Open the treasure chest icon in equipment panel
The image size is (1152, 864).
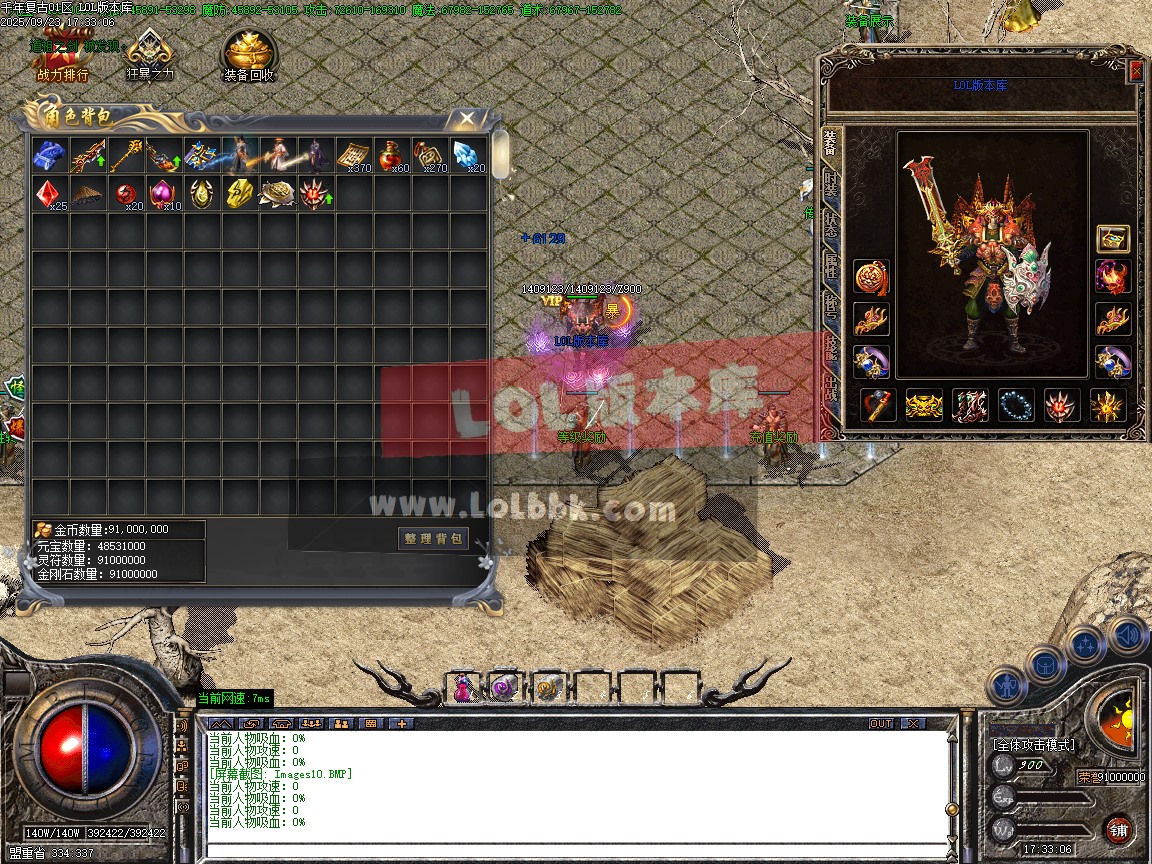[1113, 238]
